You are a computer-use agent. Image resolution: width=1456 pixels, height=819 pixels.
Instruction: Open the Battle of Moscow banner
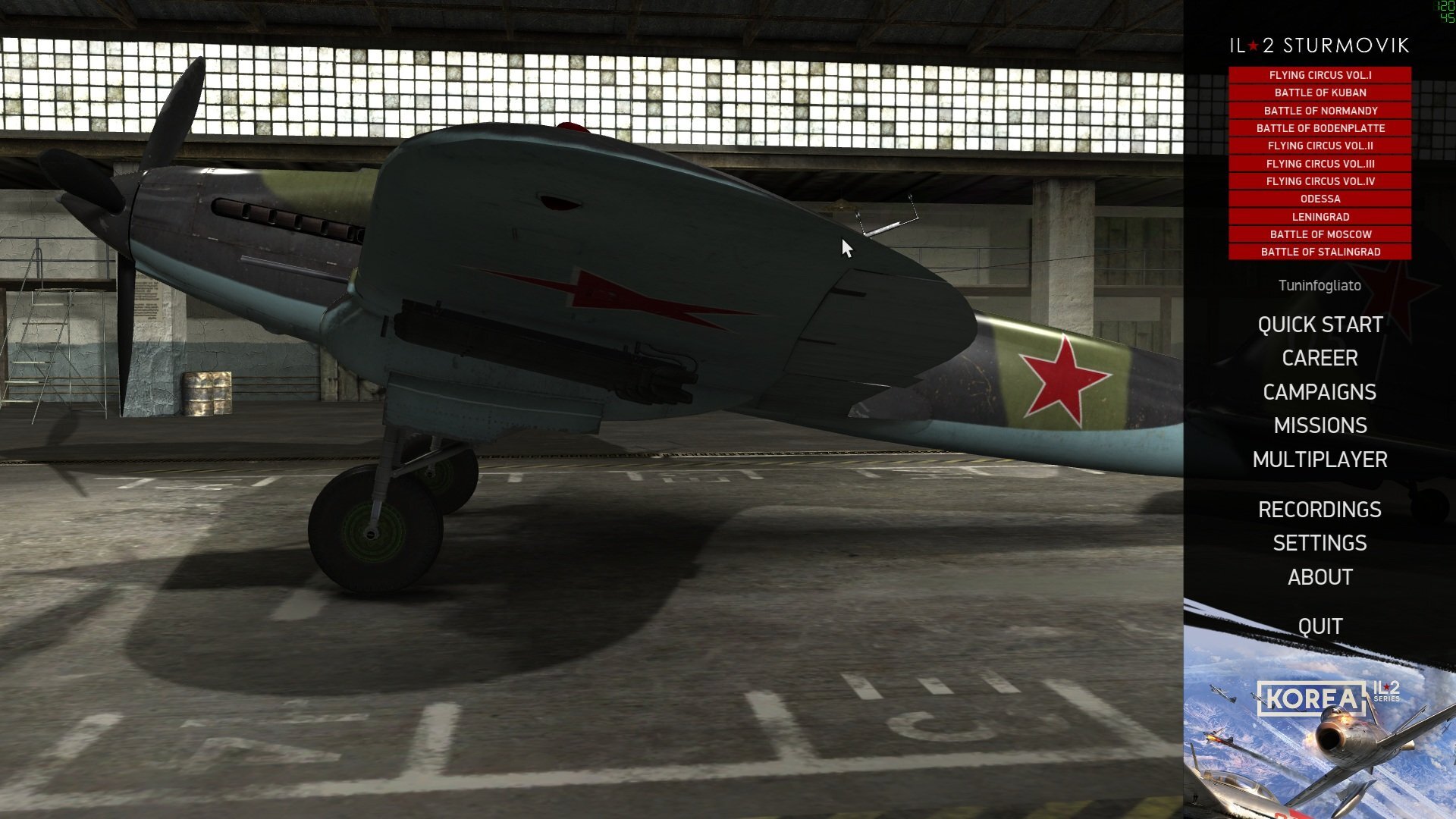click(x=1321, y=234)
